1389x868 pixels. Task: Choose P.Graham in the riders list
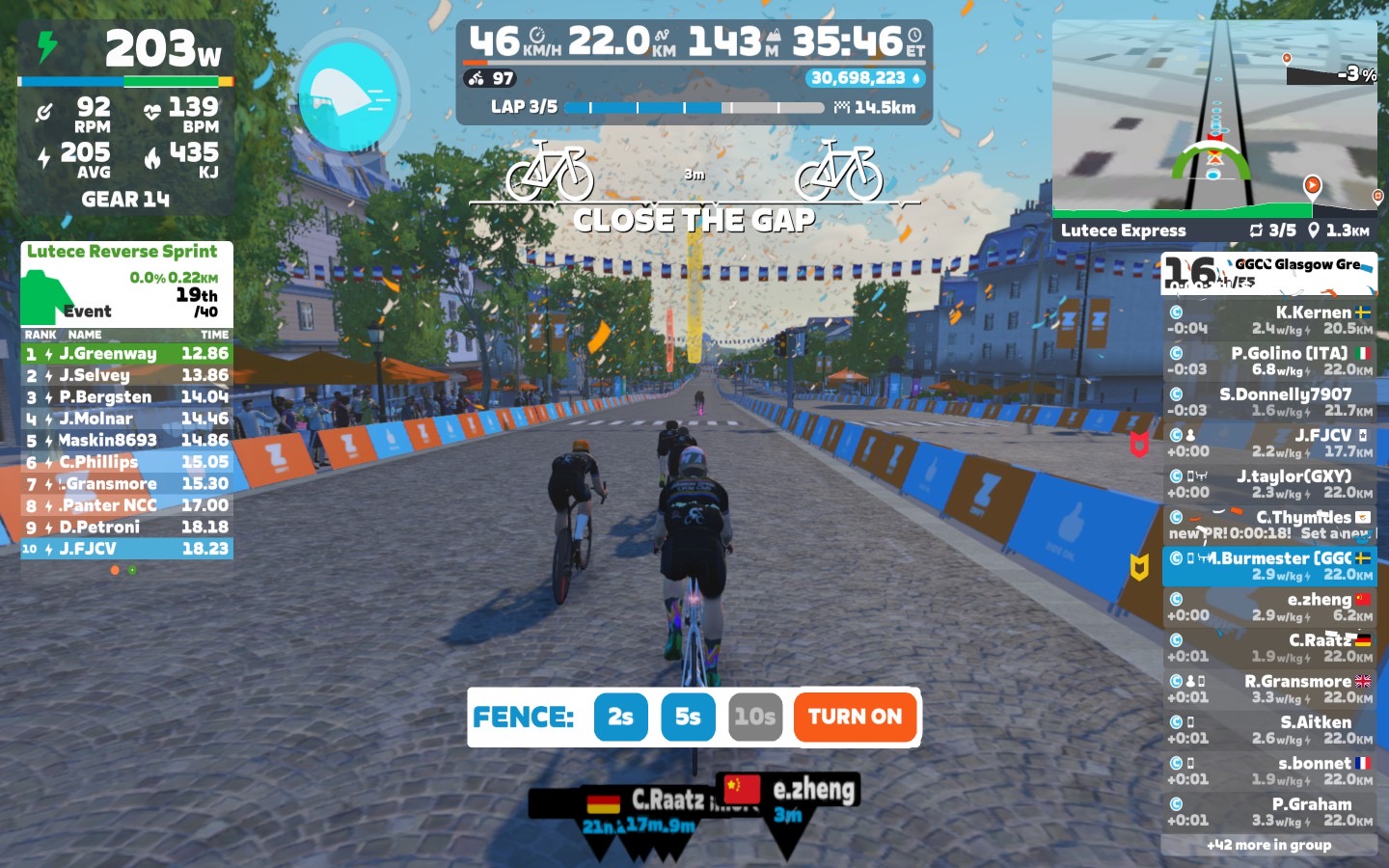tap(1268, 812)
